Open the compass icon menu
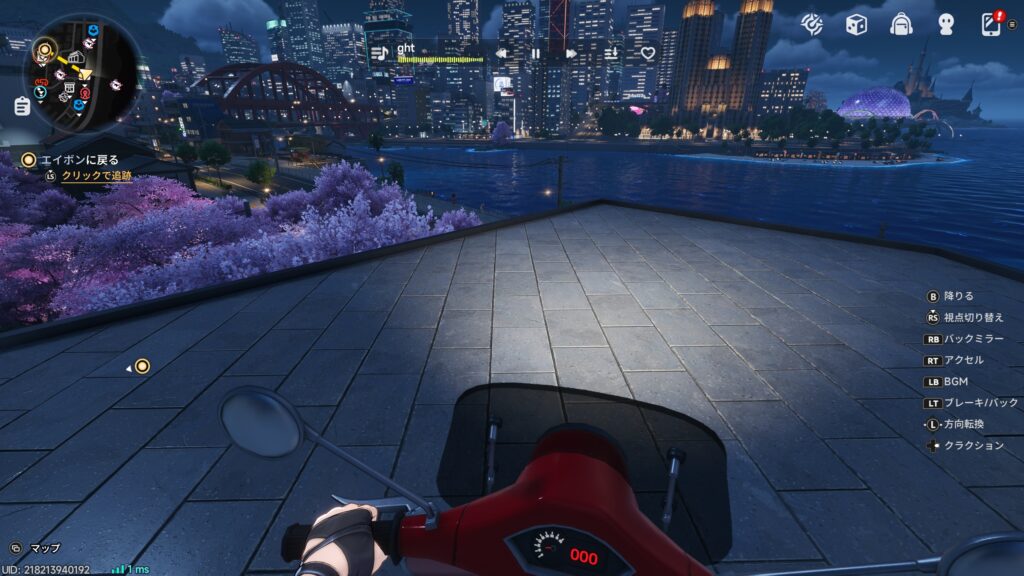This screenshot has height=576, width=1024. pyautogui.click(x=812, y=24)
